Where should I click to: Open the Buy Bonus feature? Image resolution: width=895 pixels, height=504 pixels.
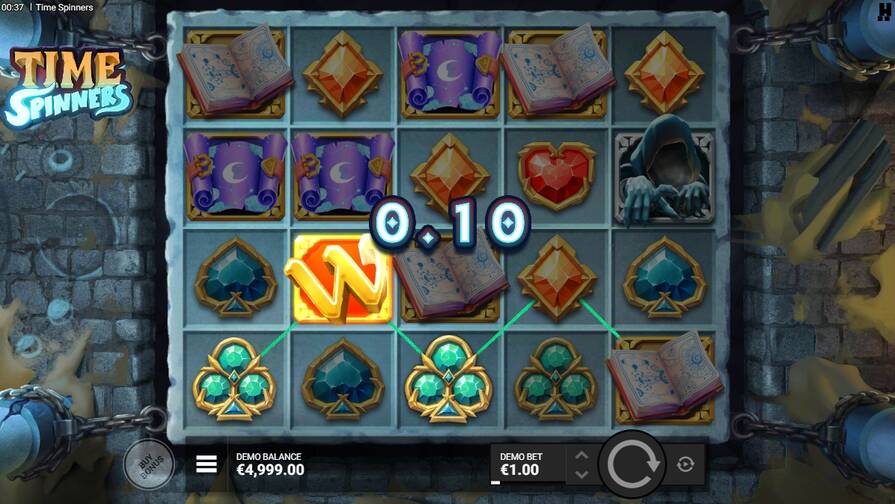[x=148, y=464]
